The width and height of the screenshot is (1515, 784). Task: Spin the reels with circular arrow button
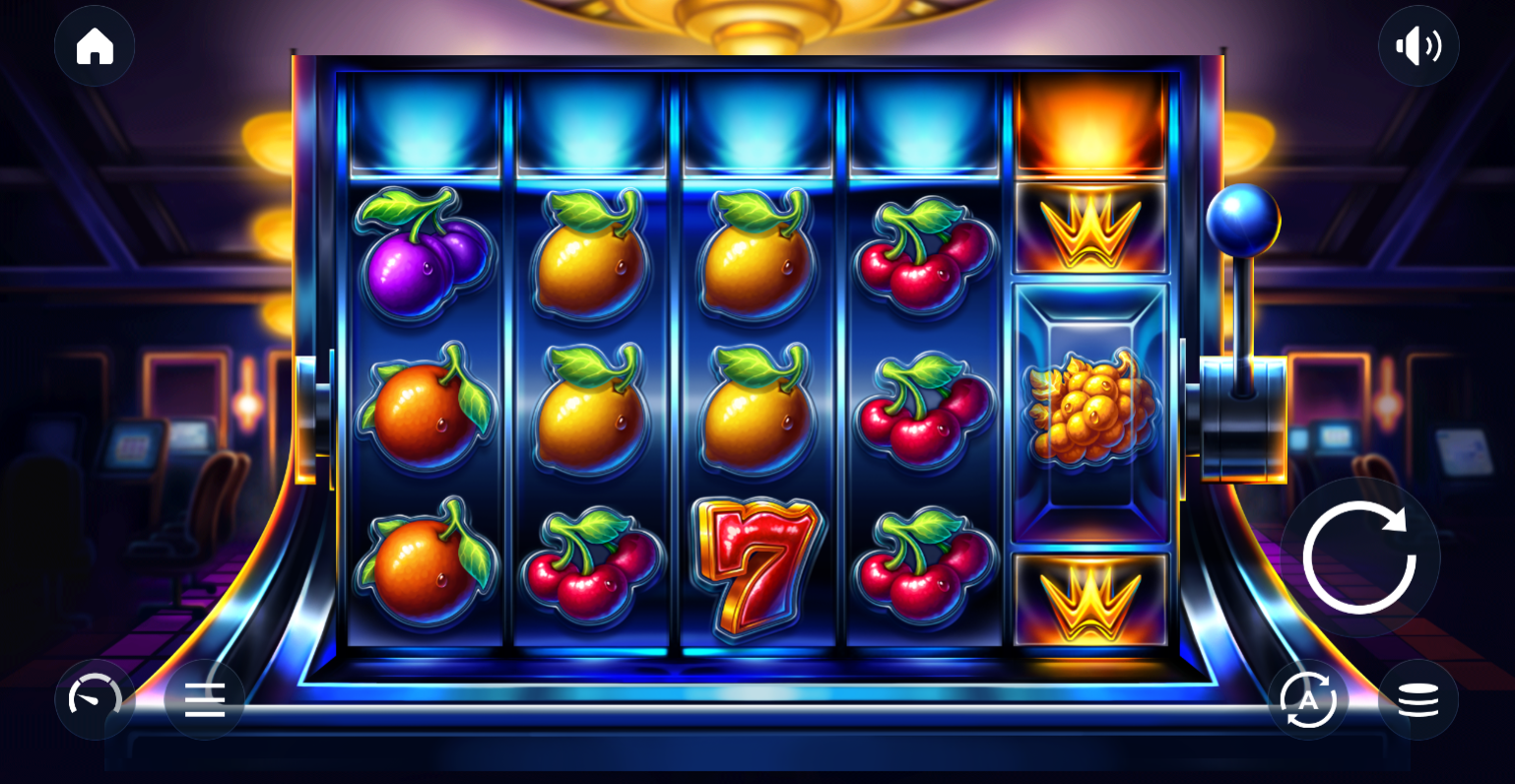tap(1359, 557)
